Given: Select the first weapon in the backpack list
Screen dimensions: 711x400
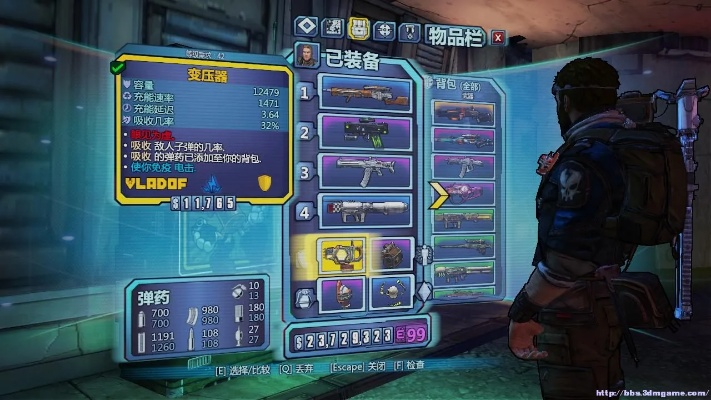Looking at the screenshot, I should (x=464, y=113).
